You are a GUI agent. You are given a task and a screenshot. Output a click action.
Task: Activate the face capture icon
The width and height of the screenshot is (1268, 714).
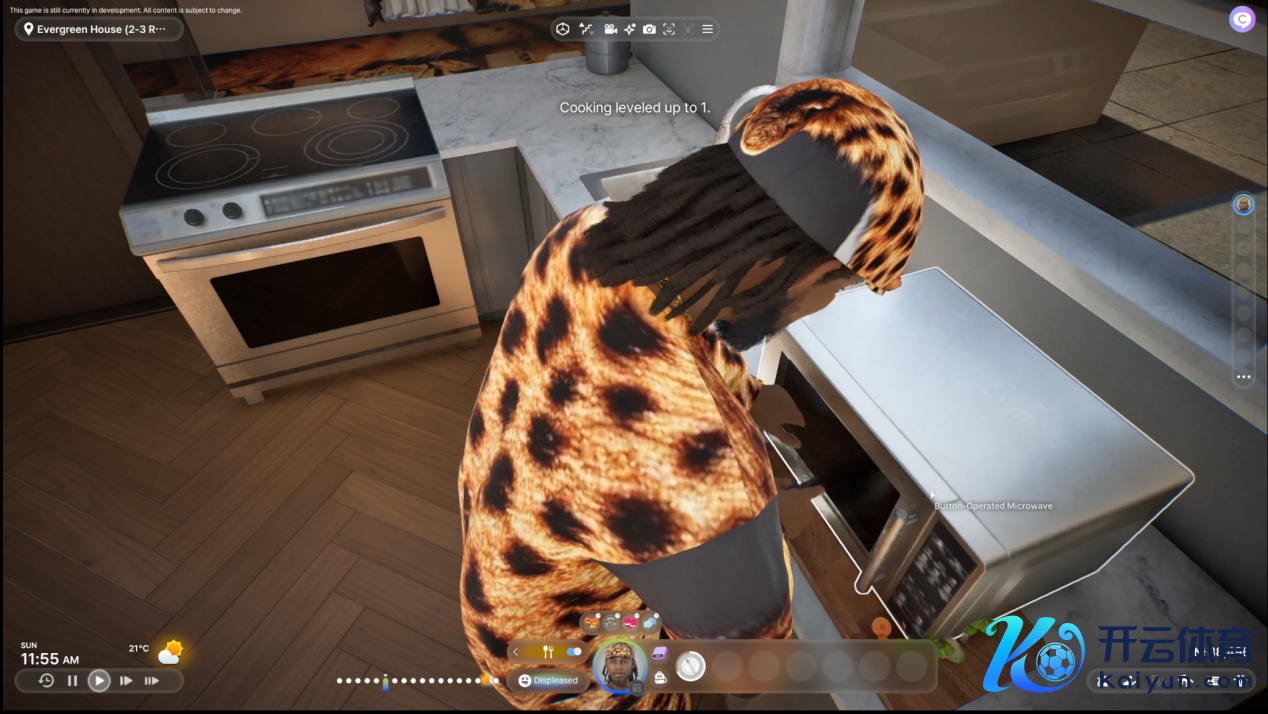[669, 29]
